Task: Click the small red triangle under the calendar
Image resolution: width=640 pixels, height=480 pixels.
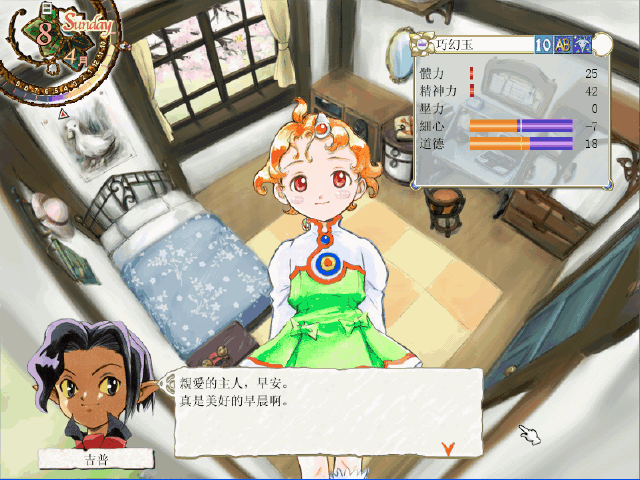Action: [x=64, y=114]
